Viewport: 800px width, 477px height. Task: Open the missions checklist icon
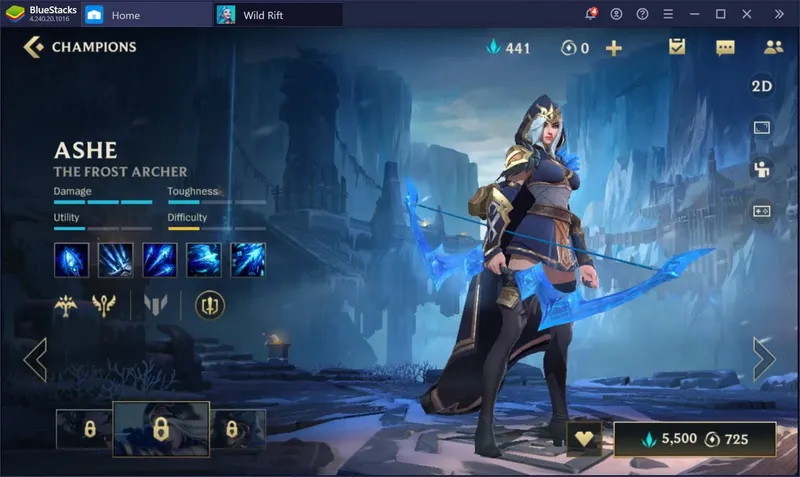pyautogui.click(x=677, y=47)
